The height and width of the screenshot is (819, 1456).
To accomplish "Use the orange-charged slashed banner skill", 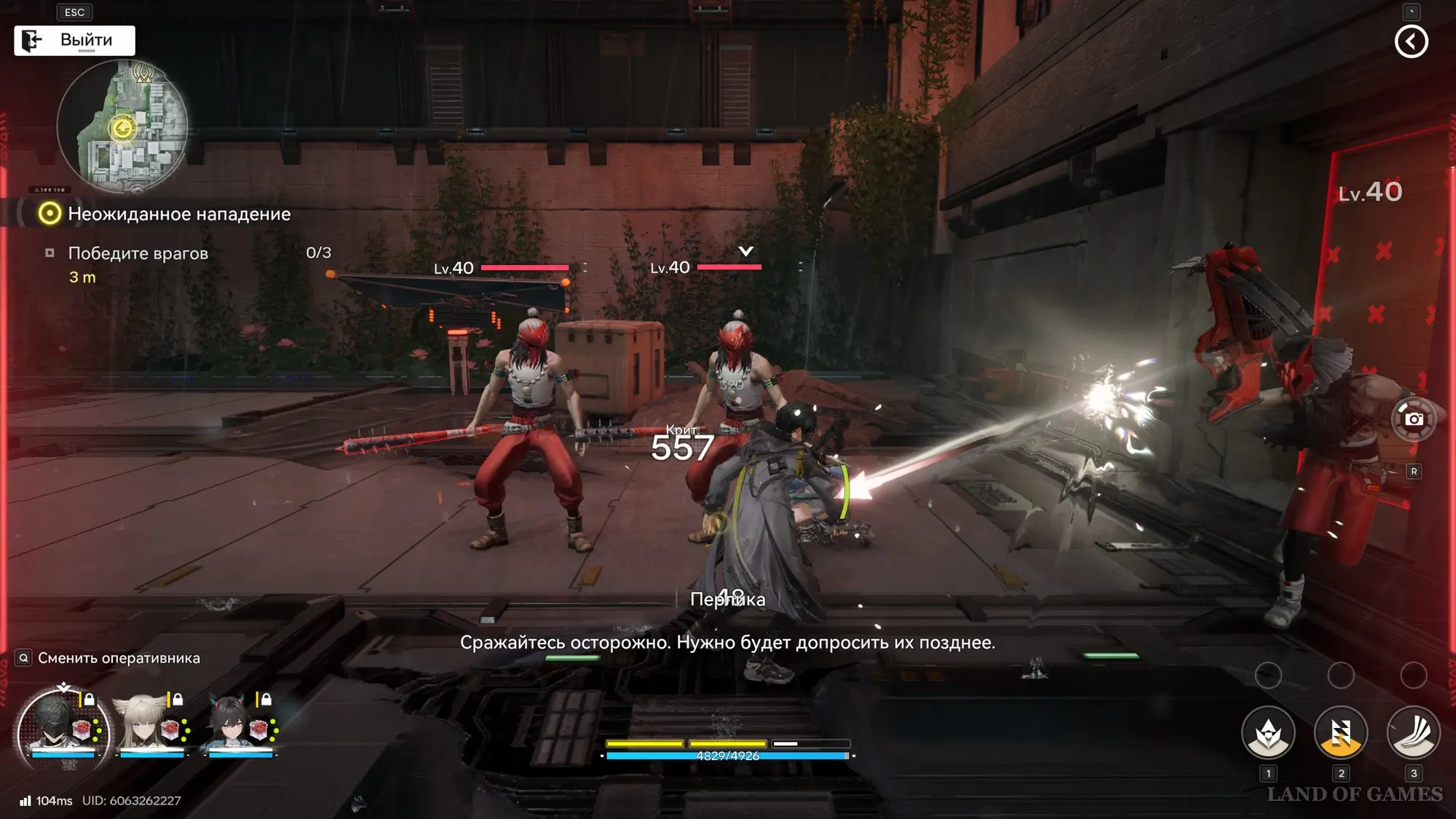I will point(1340,733).
